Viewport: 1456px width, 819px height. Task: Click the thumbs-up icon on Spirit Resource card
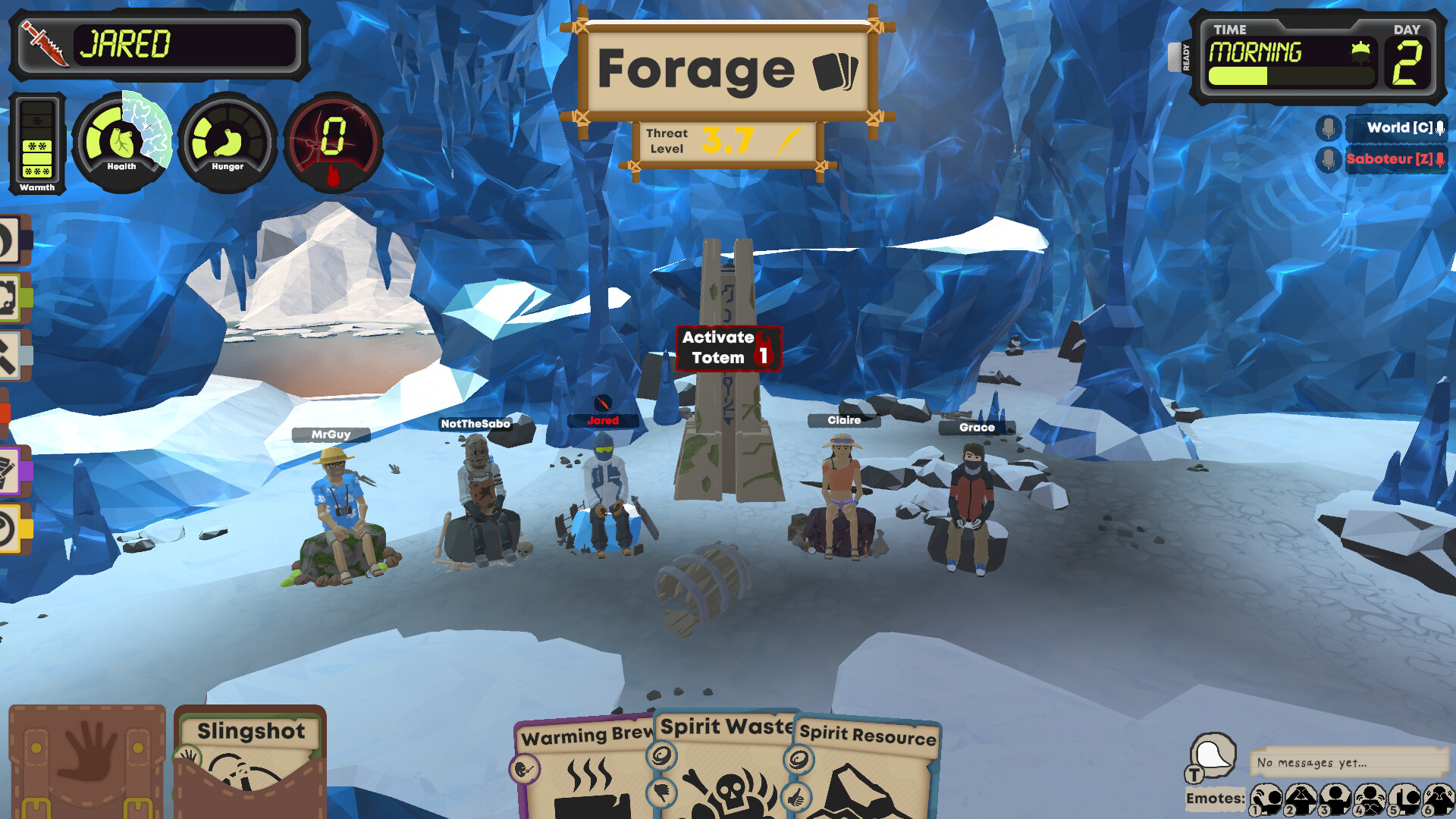(x=798, y=796)
